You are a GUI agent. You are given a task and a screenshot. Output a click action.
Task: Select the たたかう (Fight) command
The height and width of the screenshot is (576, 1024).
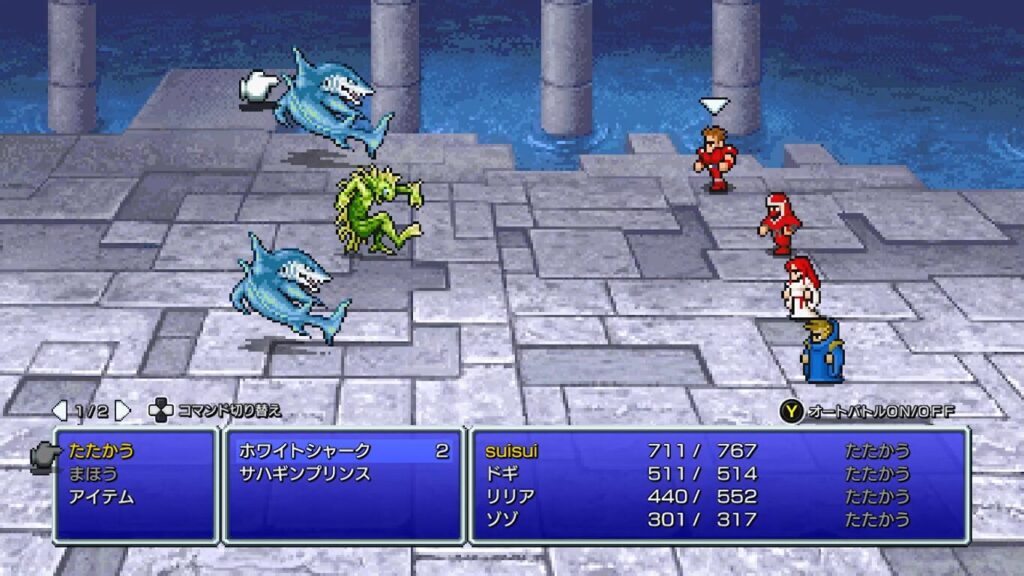102,451
